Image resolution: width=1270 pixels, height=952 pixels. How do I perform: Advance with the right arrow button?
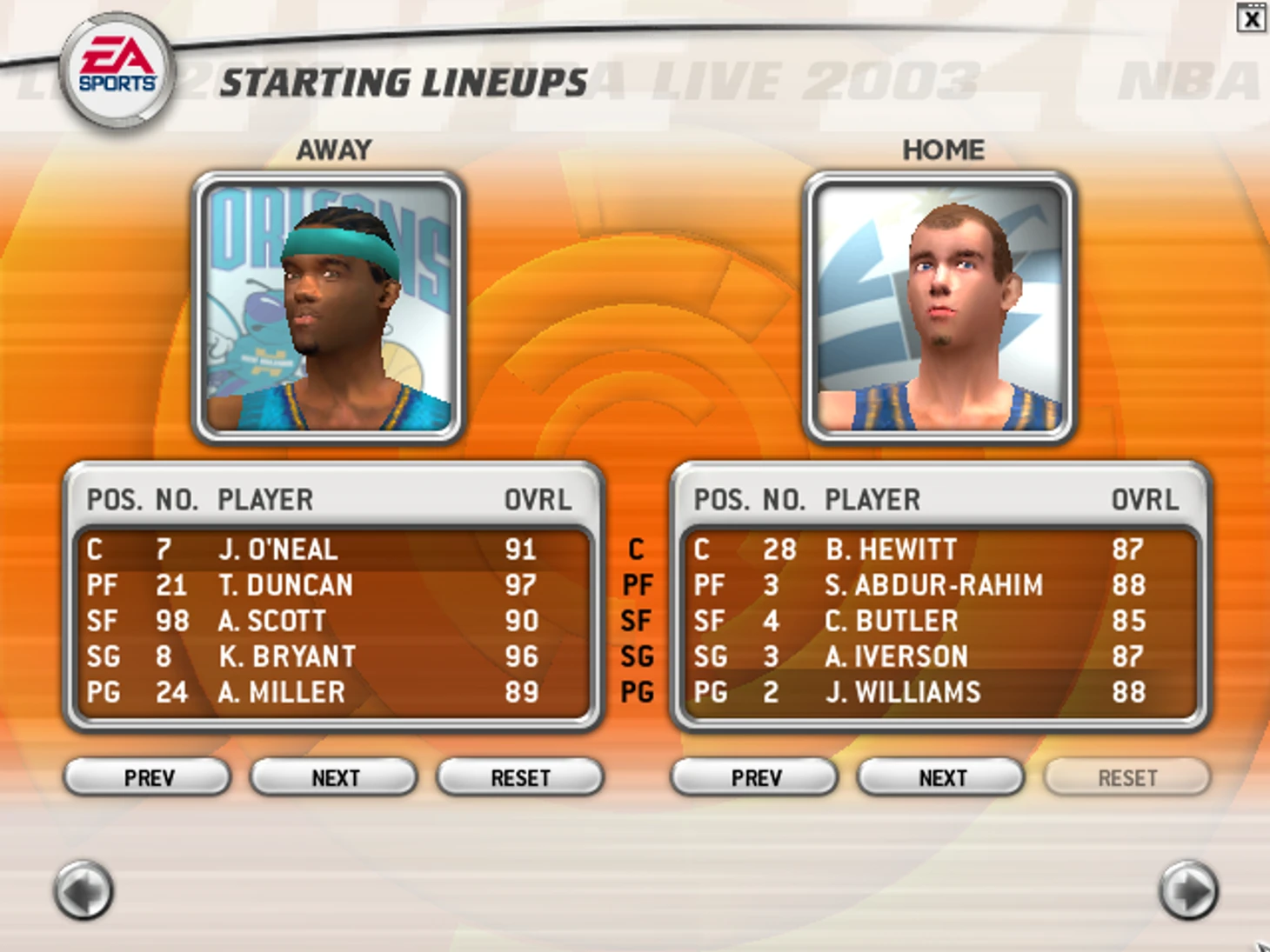[1188, 890]
